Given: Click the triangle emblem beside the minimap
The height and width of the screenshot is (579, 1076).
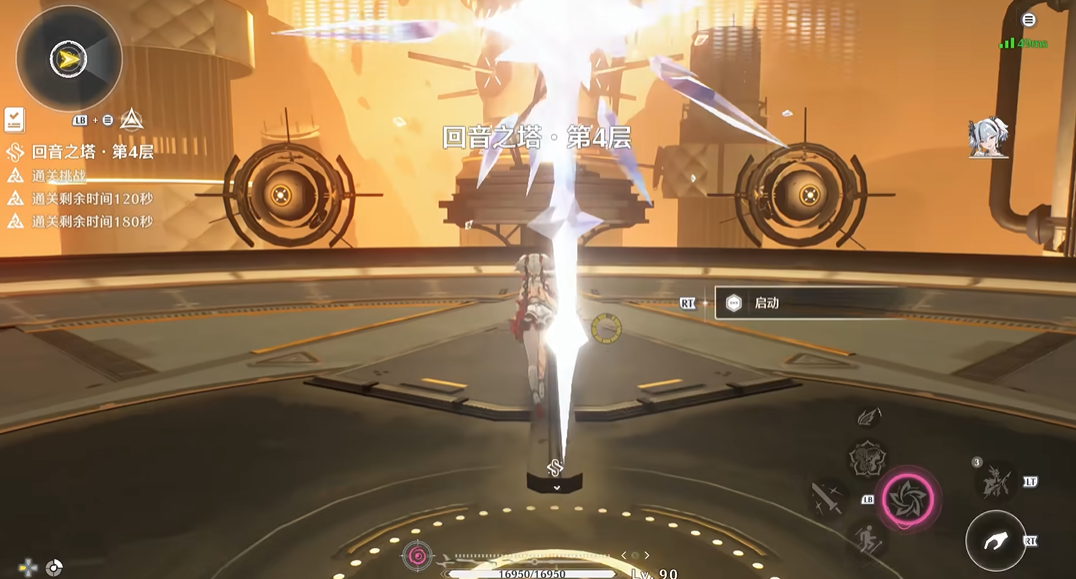Looking at the screenshot, I should pyautogui.click(x=131, y=120).
